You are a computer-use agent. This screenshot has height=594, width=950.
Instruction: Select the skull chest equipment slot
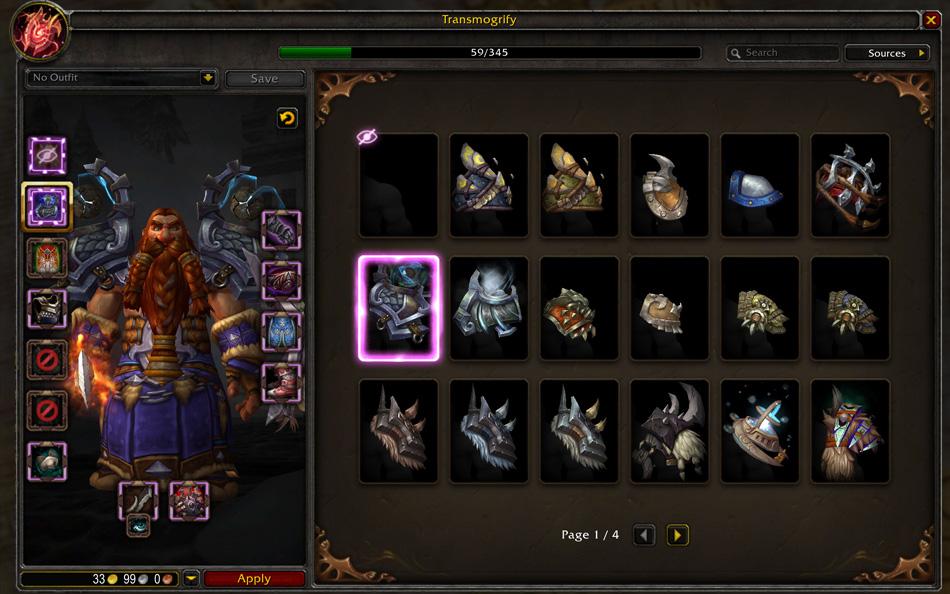click(x=47, y=308)
